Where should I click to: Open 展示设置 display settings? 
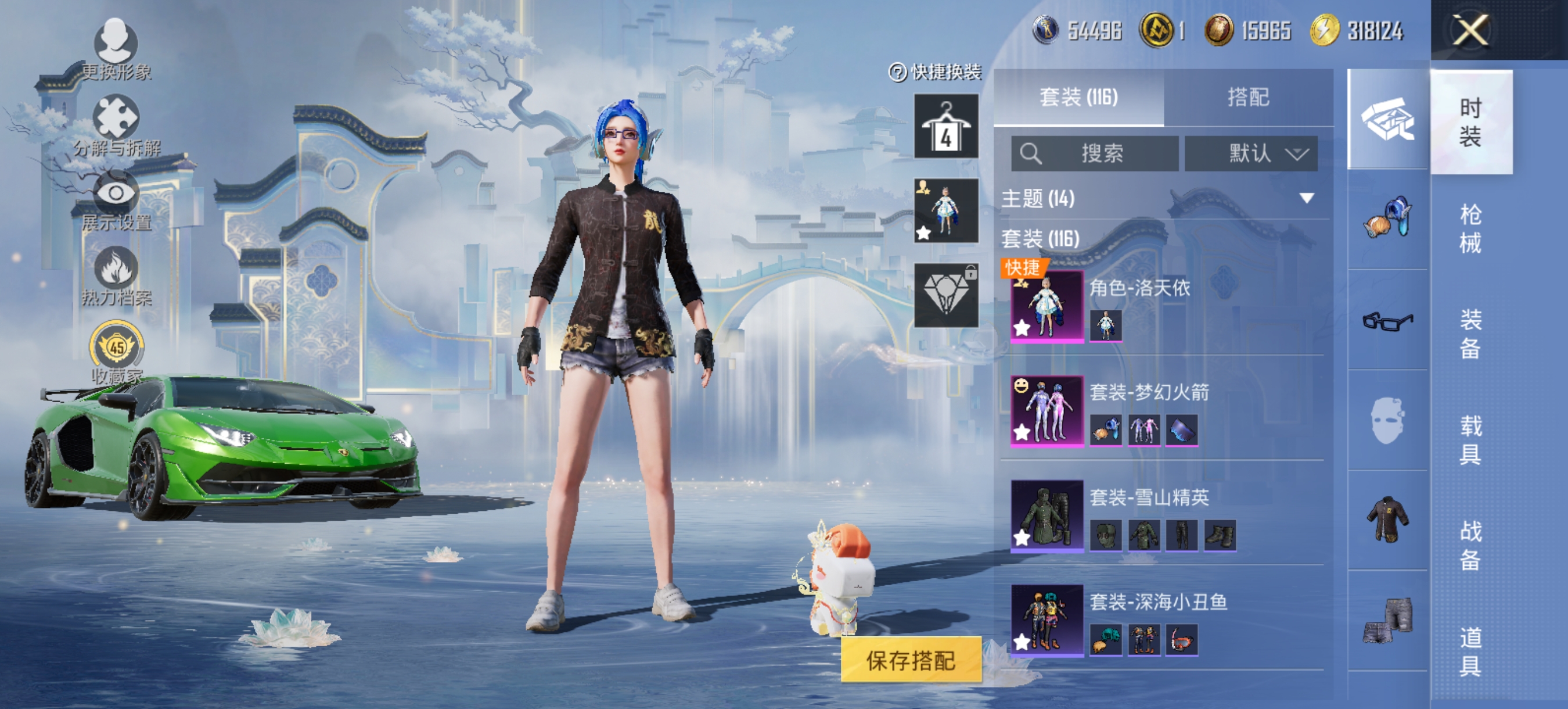click(x=116, y=201)
